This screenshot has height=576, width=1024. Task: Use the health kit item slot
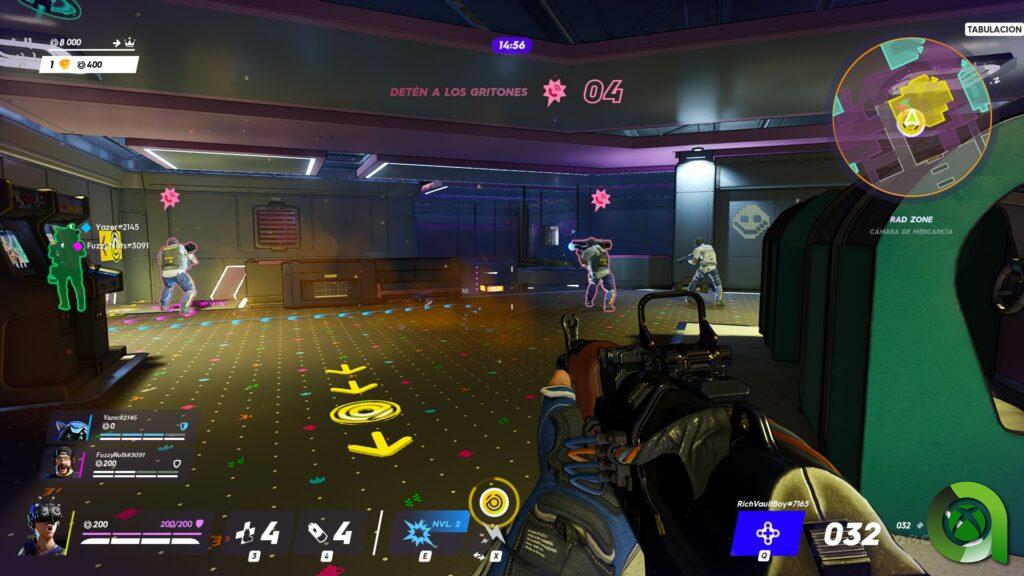click(x=255, y=533)
